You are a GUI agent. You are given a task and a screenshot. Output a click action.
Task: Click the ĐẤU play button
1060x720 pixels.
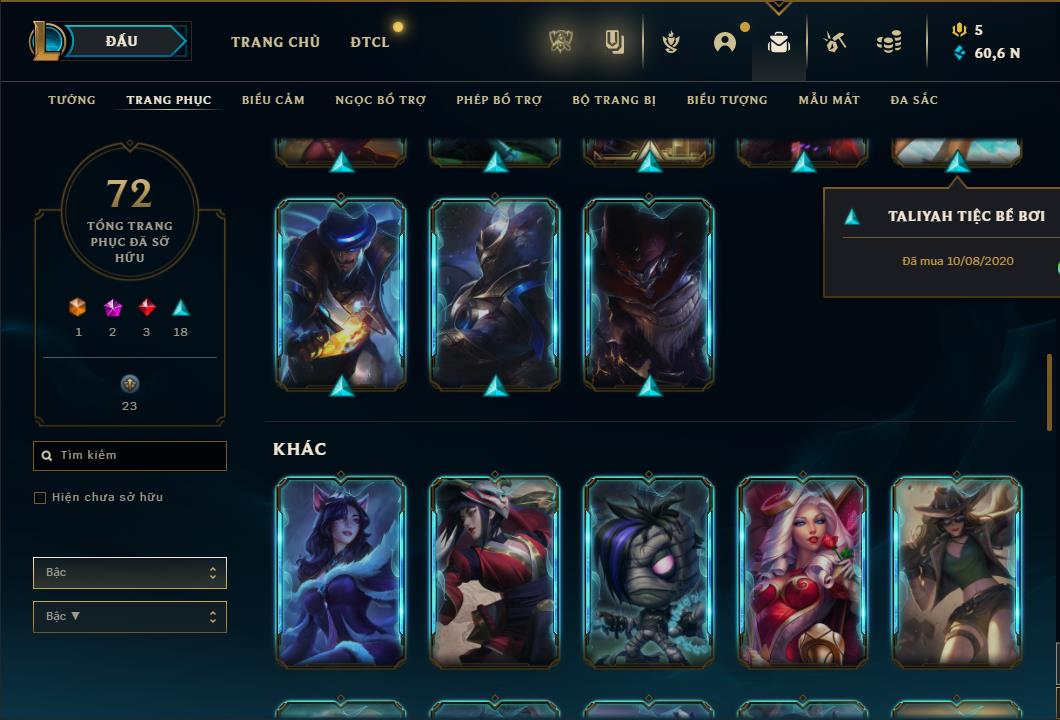pos(122,41)
